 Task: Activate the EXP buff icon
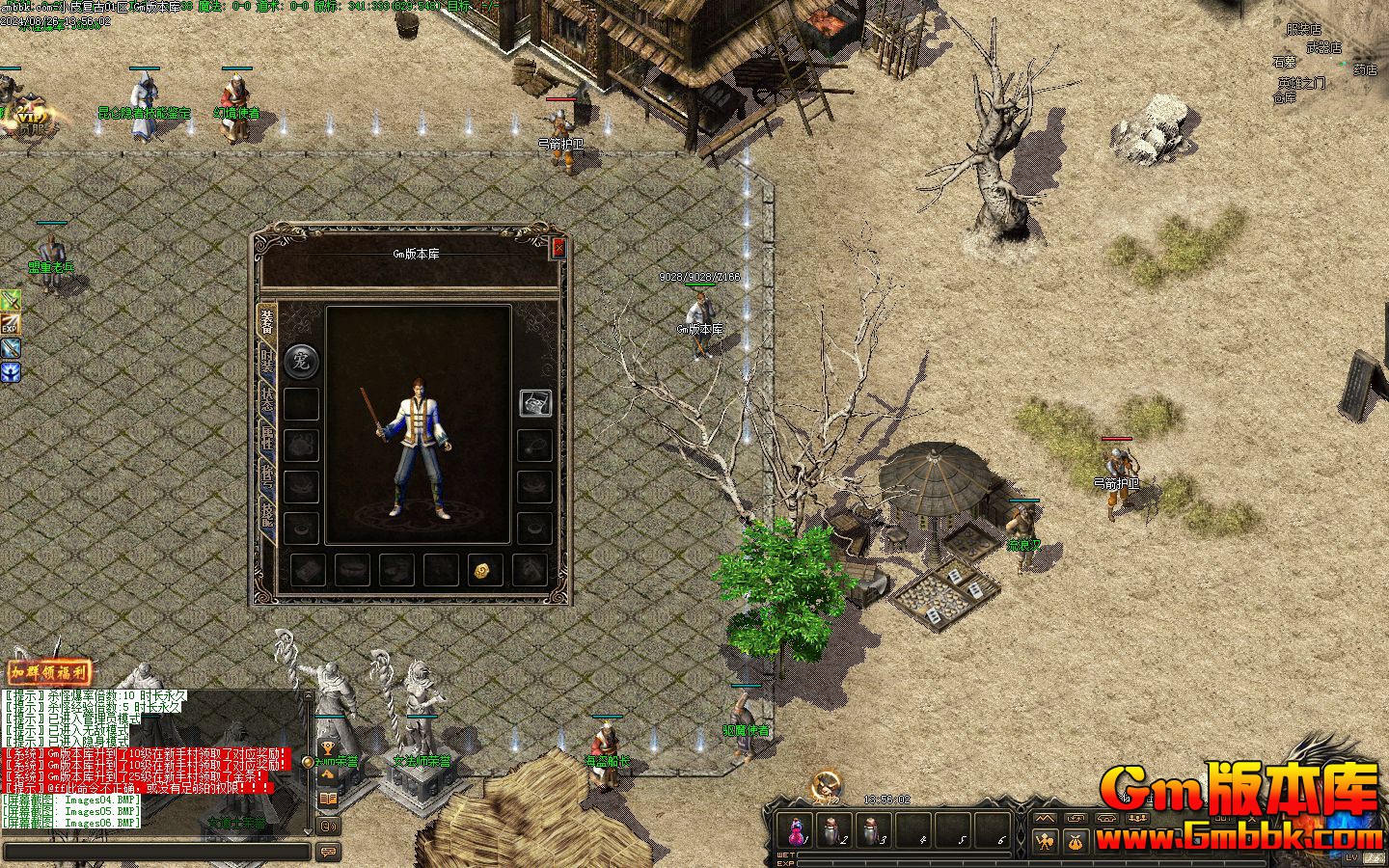[11, 325]
